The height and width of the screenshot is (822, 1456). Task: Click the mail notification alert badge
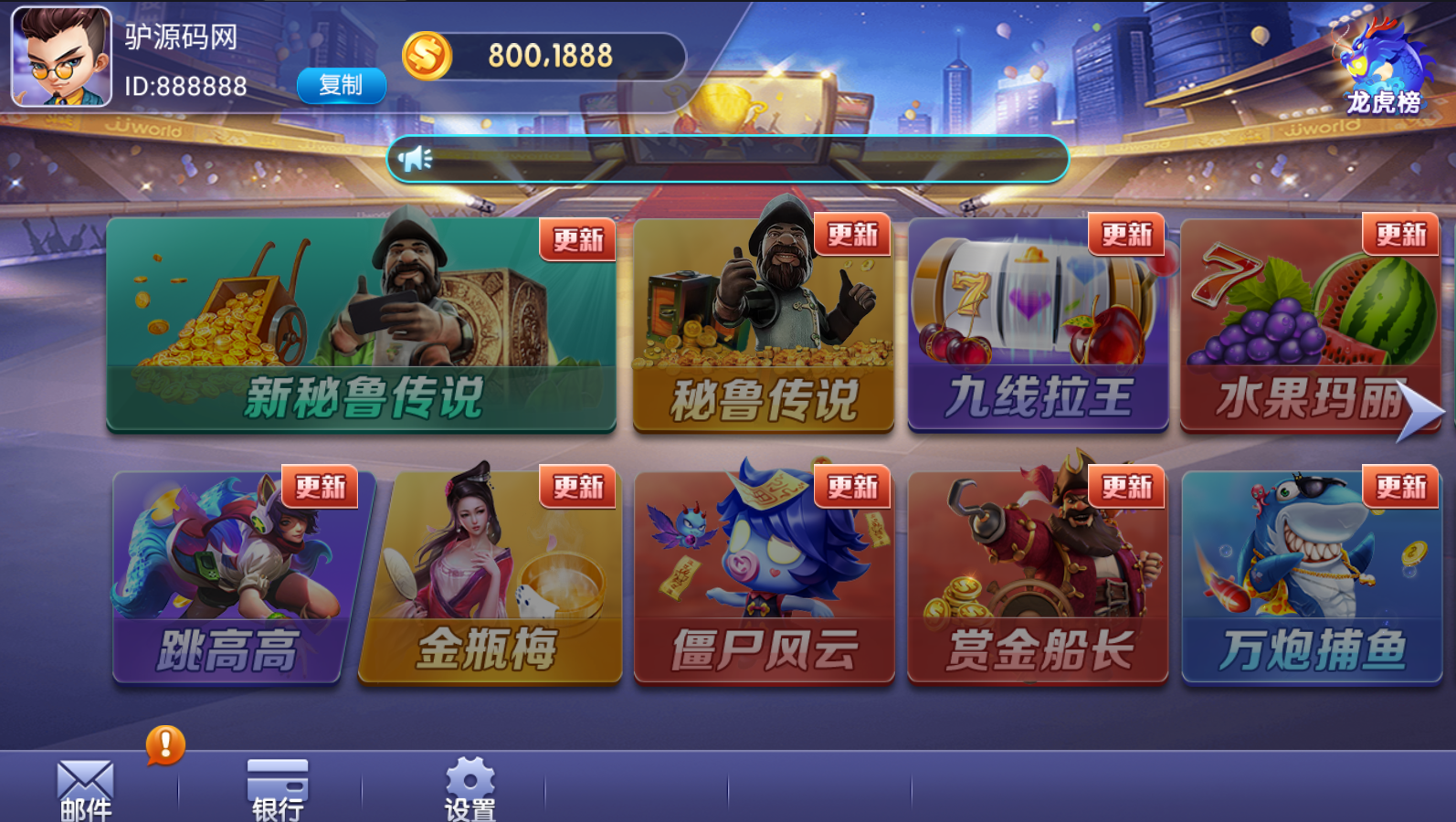(x=163, y=743)
